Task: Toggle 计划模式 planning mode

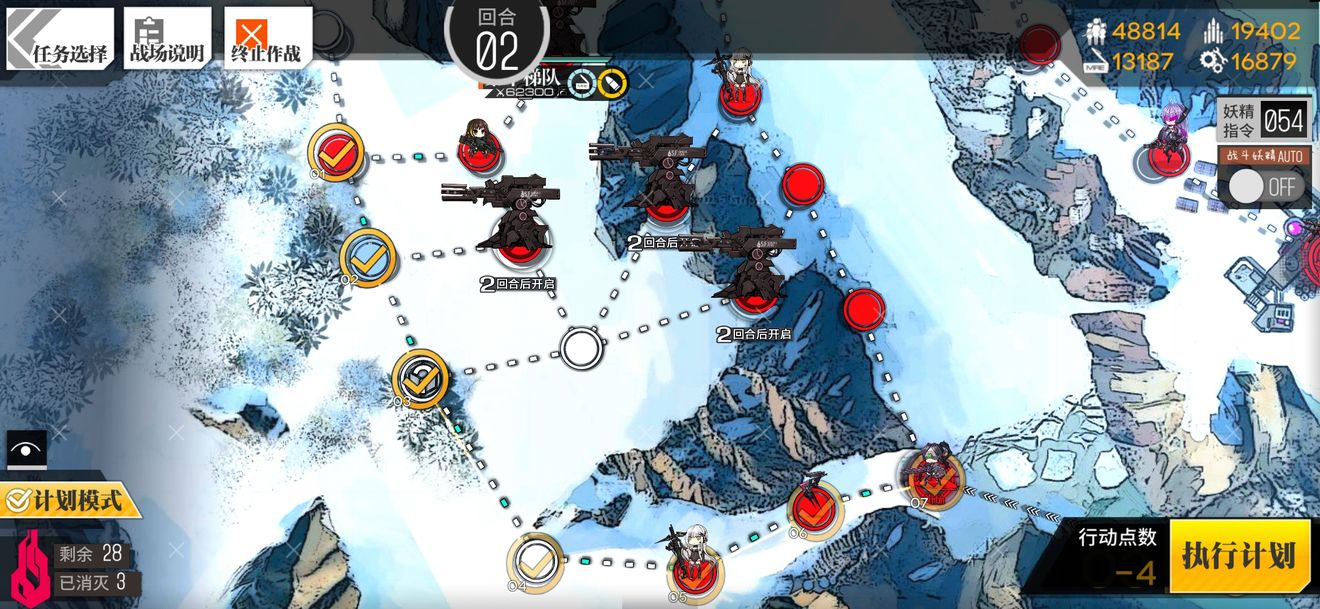Action: tap(70, 499)
